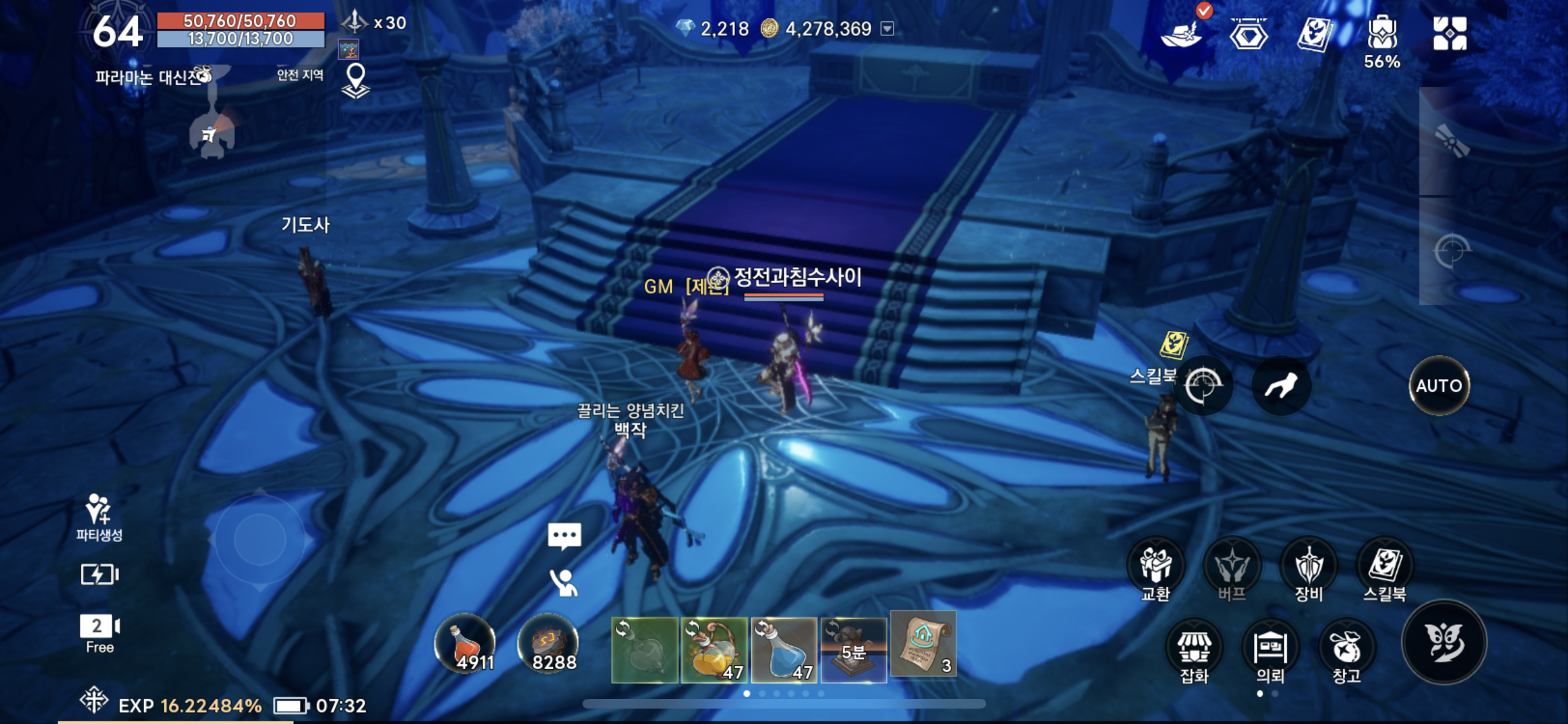Use the red health potion slot
Image resolution: width=1568 pixels, height=724 pixels.
[x=465, y=645]
